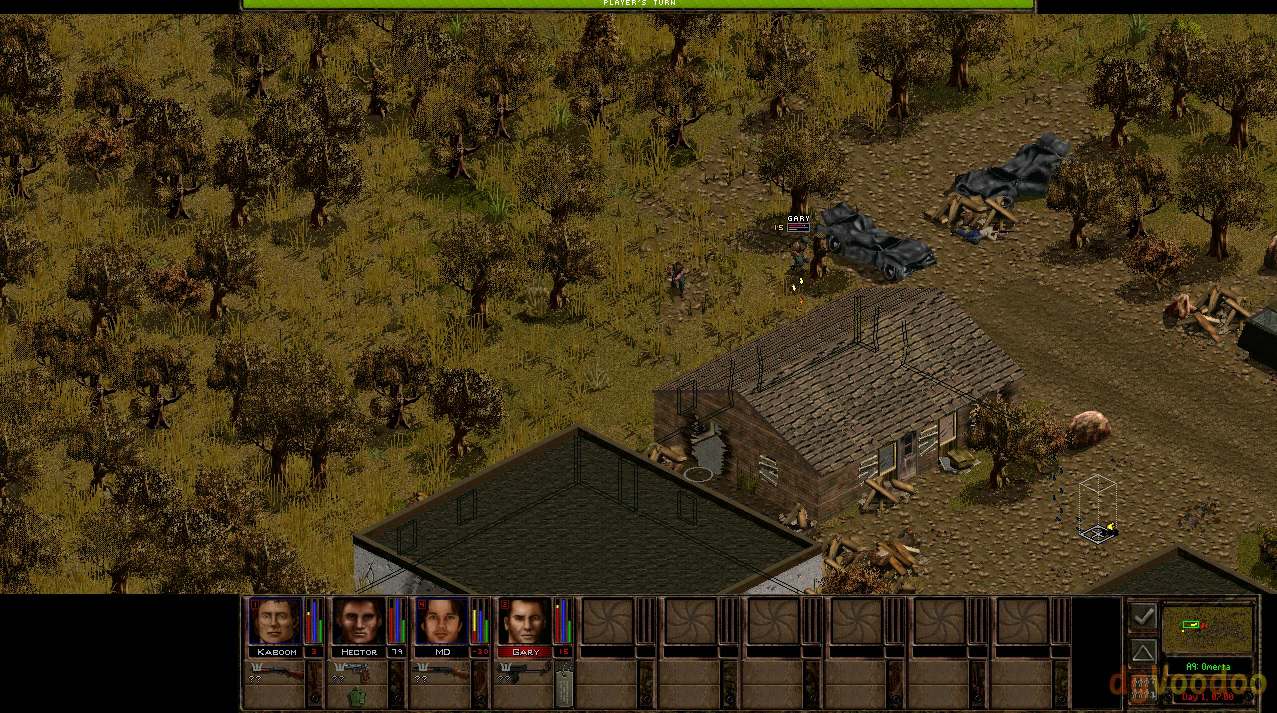
Task: End turn with the checkmark button
Action: point(1142,616)
